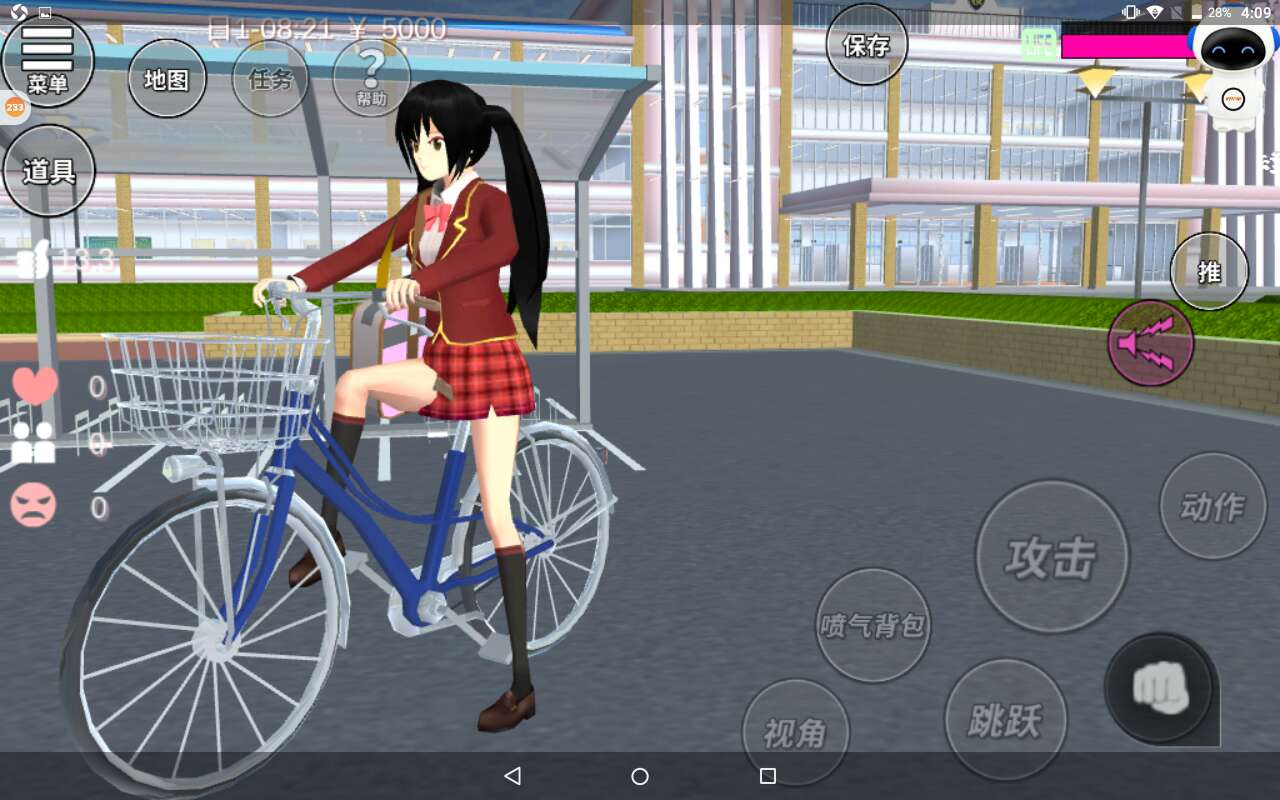Viewport: 1280px width, 800px height.
Task: Open the 道具 items menu
Action: [49, 171]
